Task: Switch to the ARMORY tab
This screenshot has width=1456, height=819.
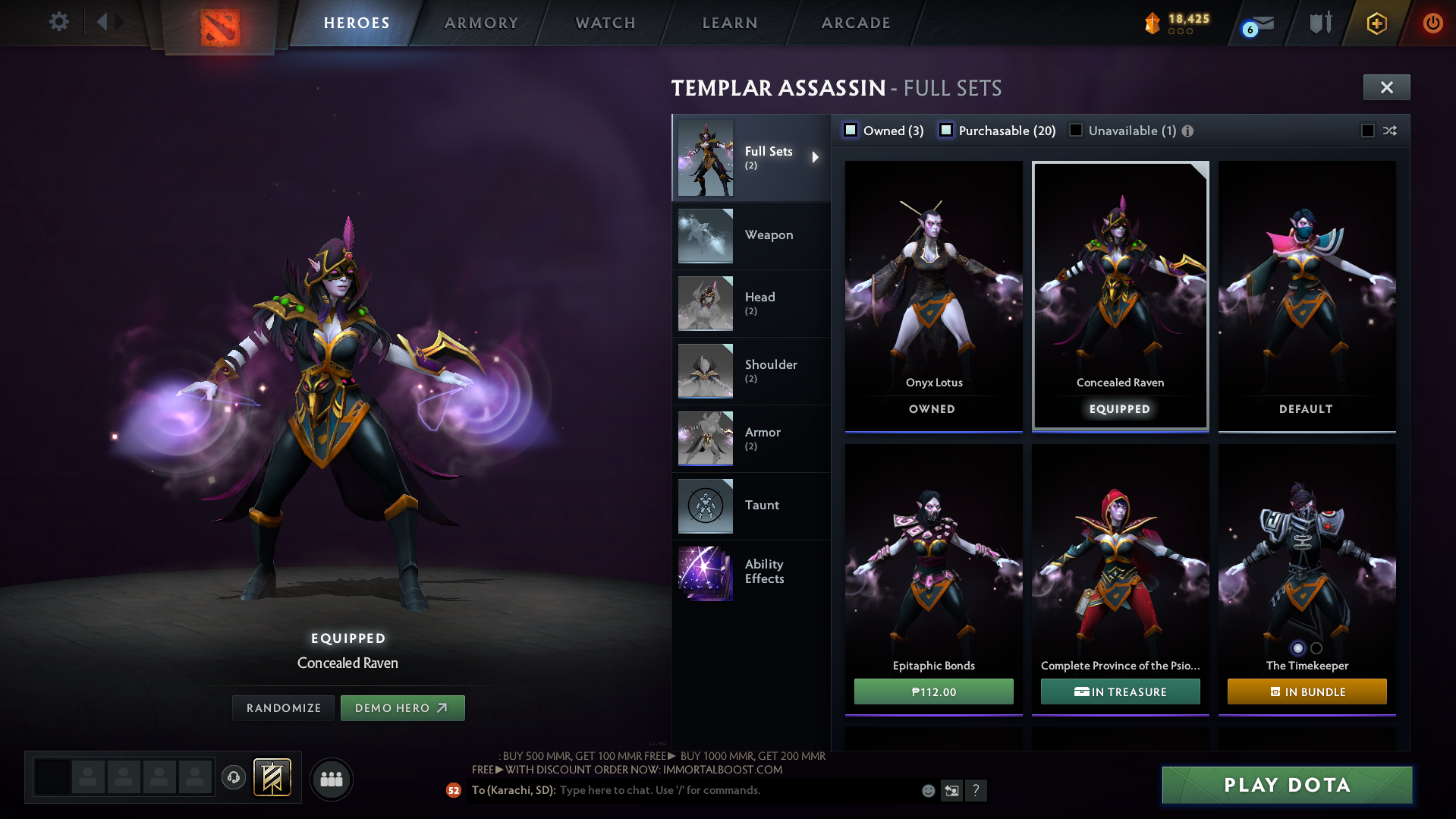Action: tap(481, 23)
